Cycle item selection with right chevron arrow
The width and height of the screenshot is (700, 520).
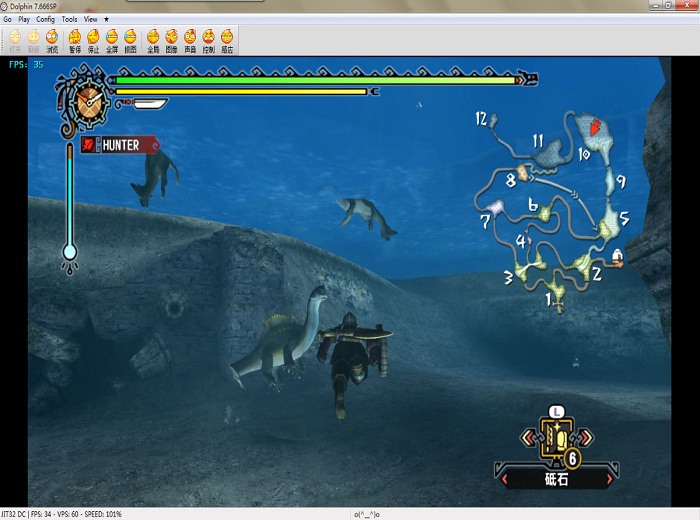pyautogui.click(x=585, y=438)
